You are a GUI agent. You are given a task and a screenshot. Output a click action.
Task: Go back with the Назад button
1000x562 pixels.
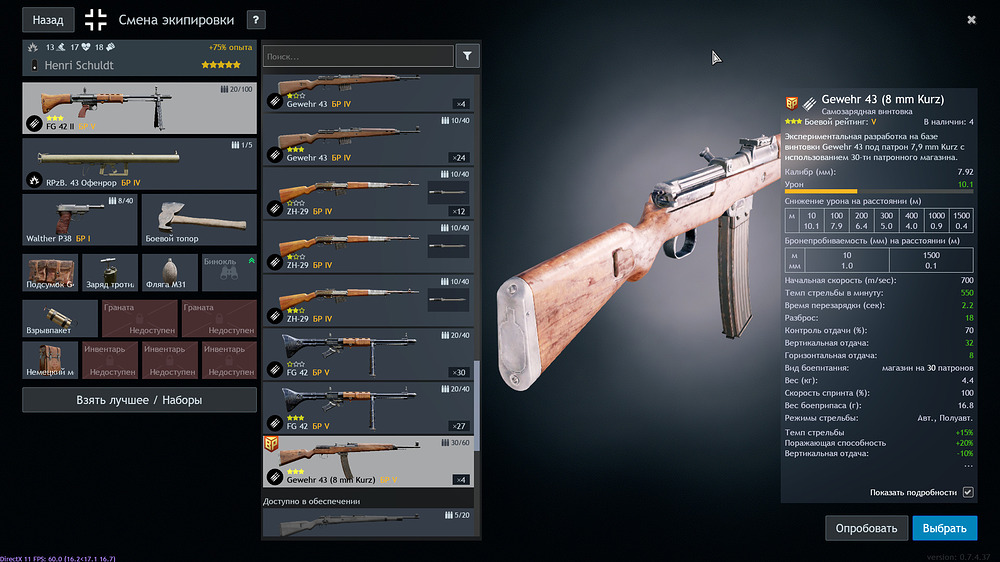click(x=48, y=19)
